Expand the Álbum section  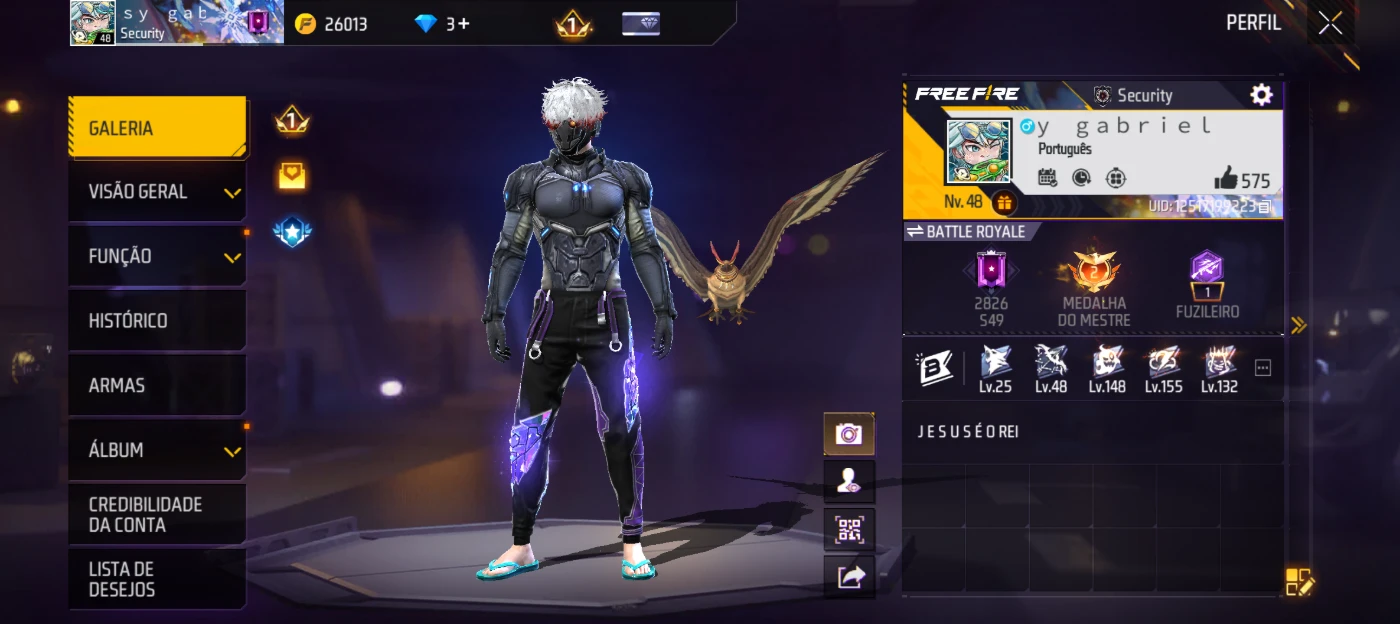coord(157,450)
